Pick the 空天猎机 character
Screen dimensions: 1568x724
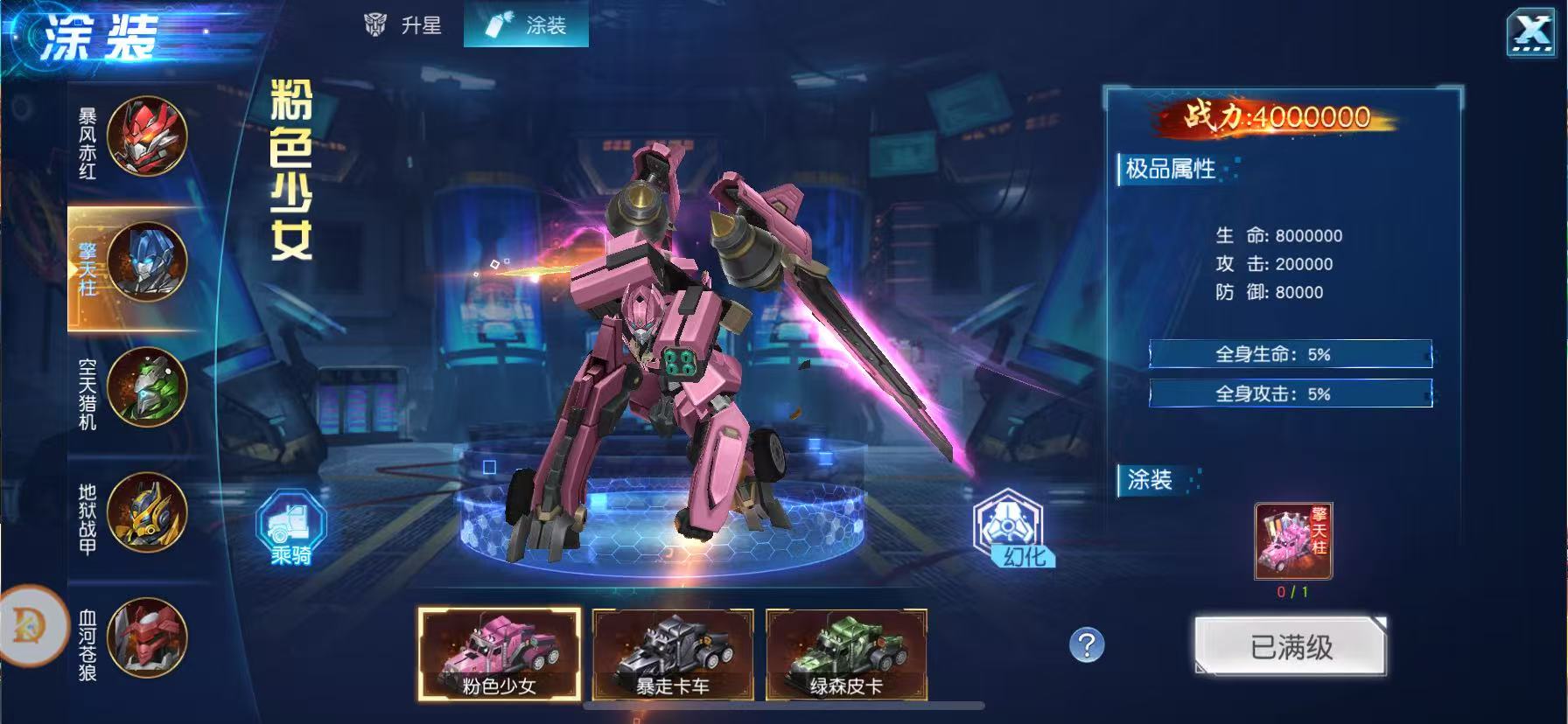tap(146, 387)
